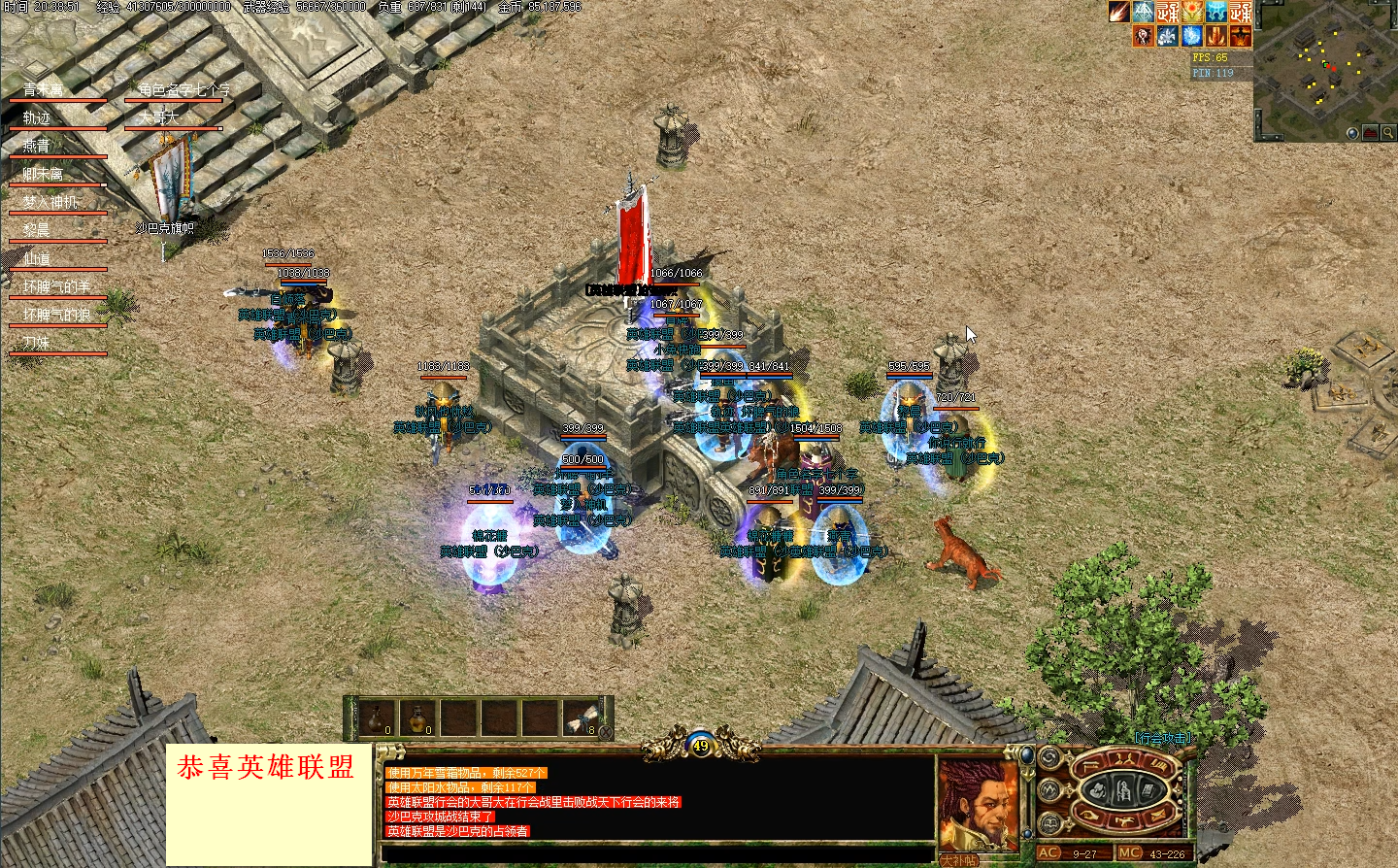Toggle the 行会攻击 guild attack mode
This screenshot has height=868, width=1398.
pos(1165,737)
